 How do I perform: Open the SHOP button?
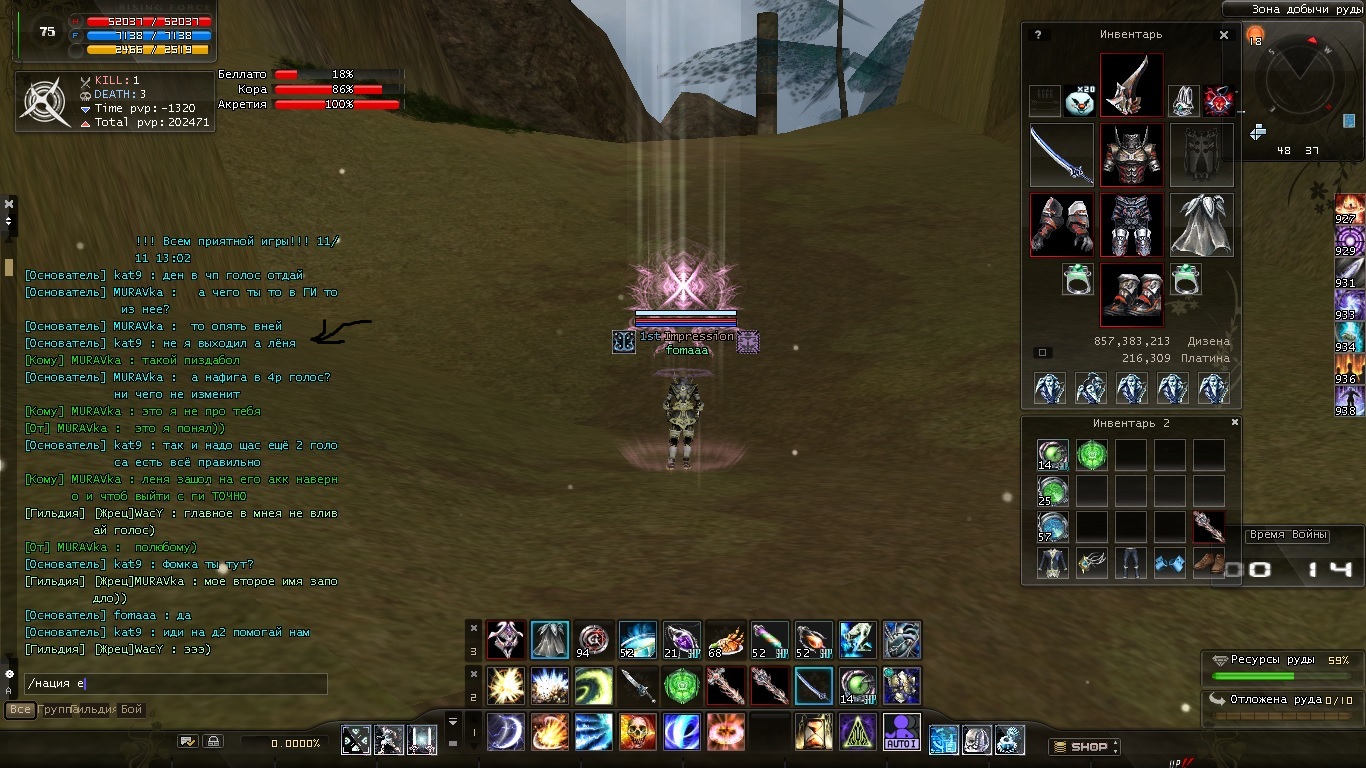(x=1085, y=747)
